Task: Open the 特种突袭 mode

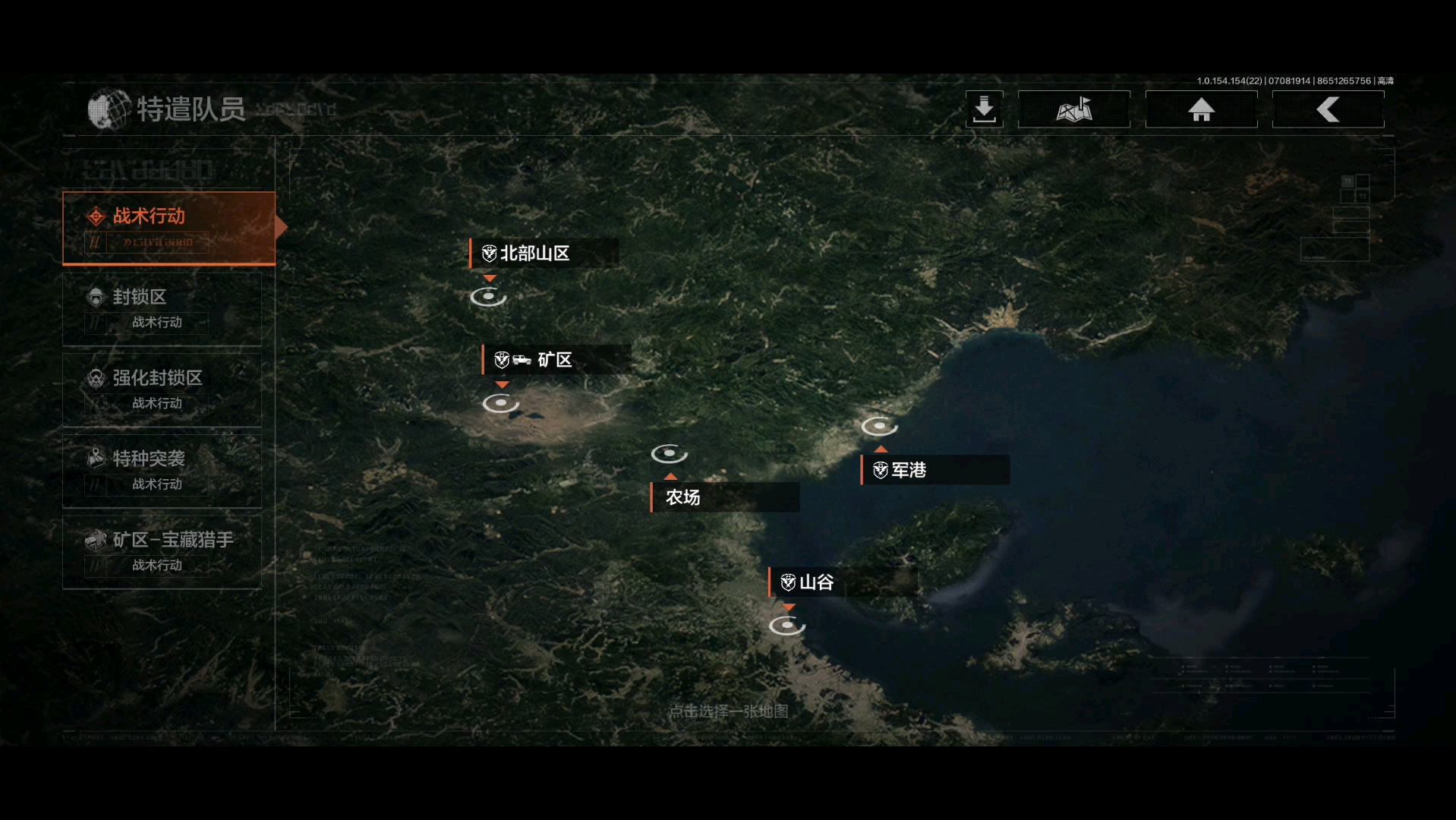Action: pos(162,471)
